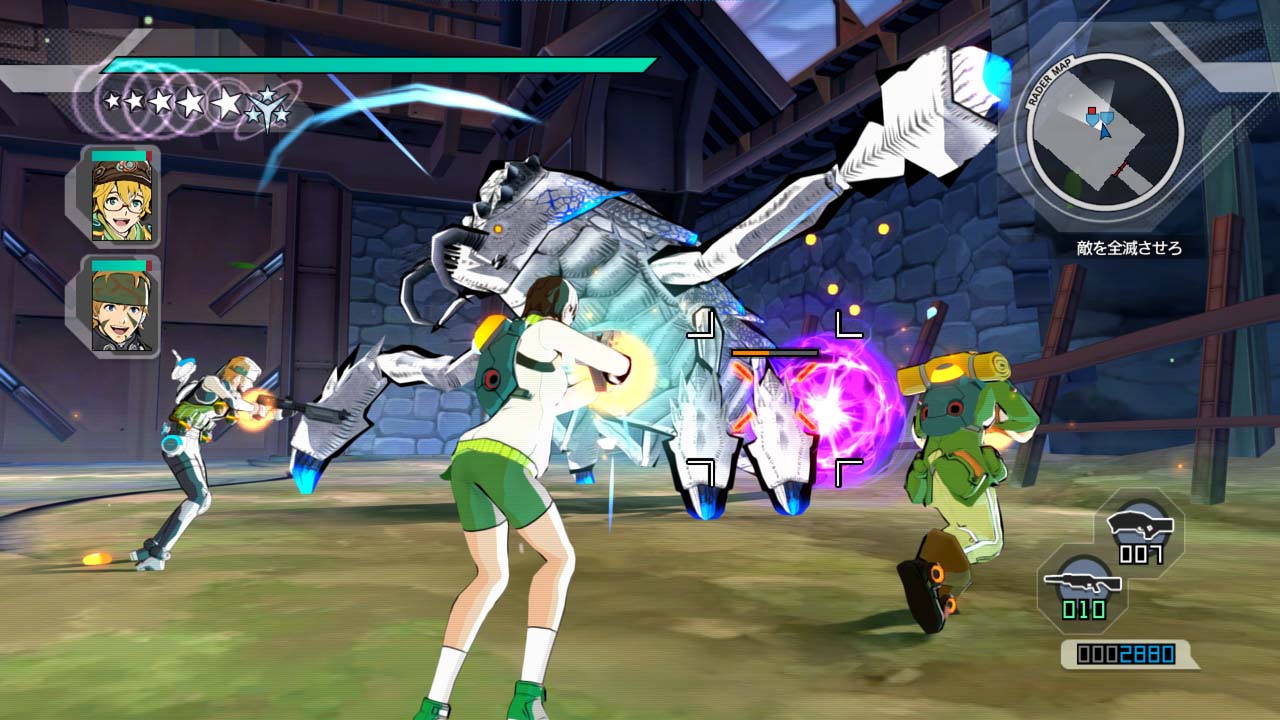This screenshot has height=720, width=1280.
Task: Click the winged star rank icon
Action: tap(268, 105)
